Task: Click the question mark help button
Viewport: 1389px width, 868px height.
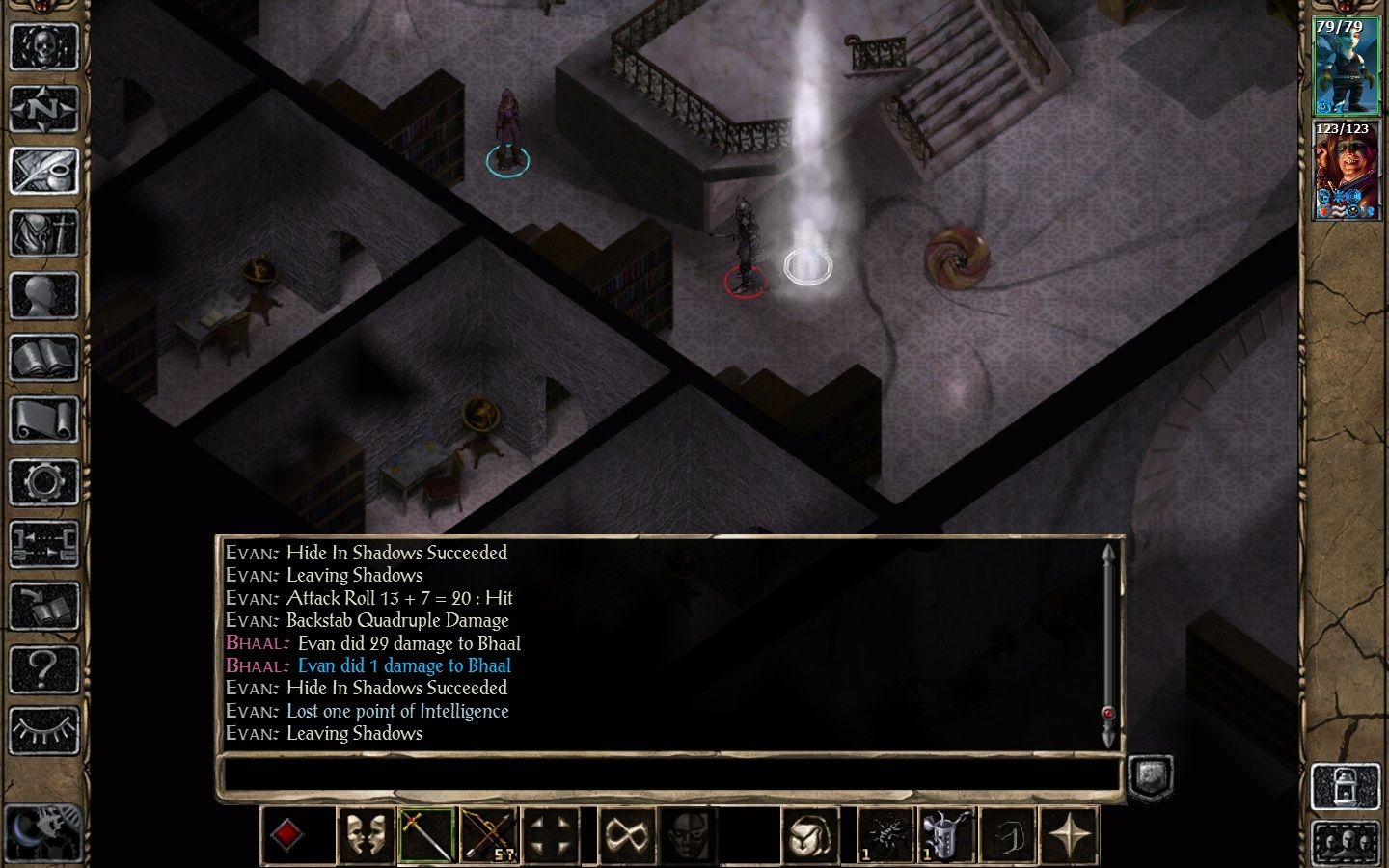Action: click(43, 667)
